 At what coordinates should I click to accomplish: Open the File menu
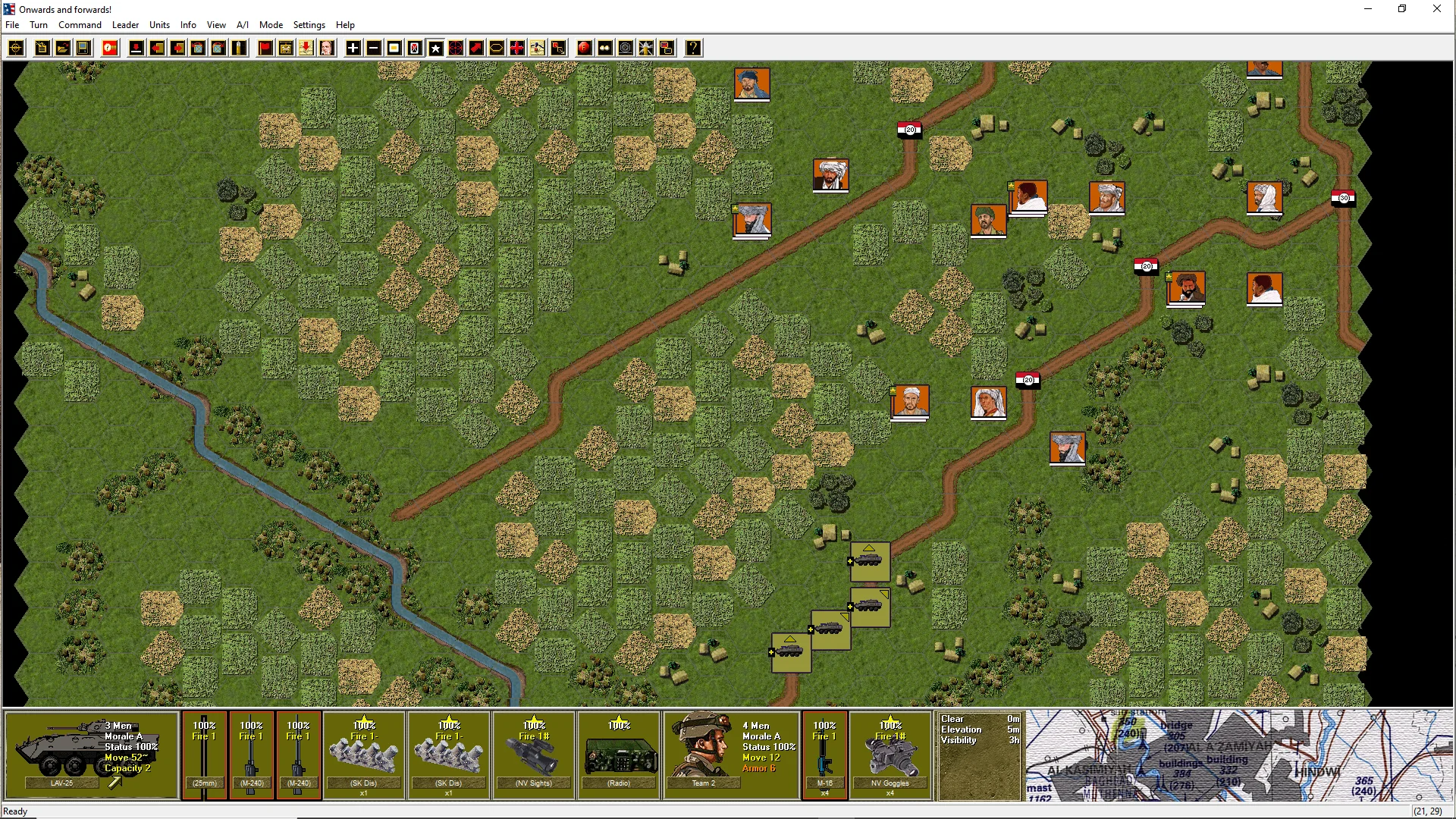tap(12, 25)
